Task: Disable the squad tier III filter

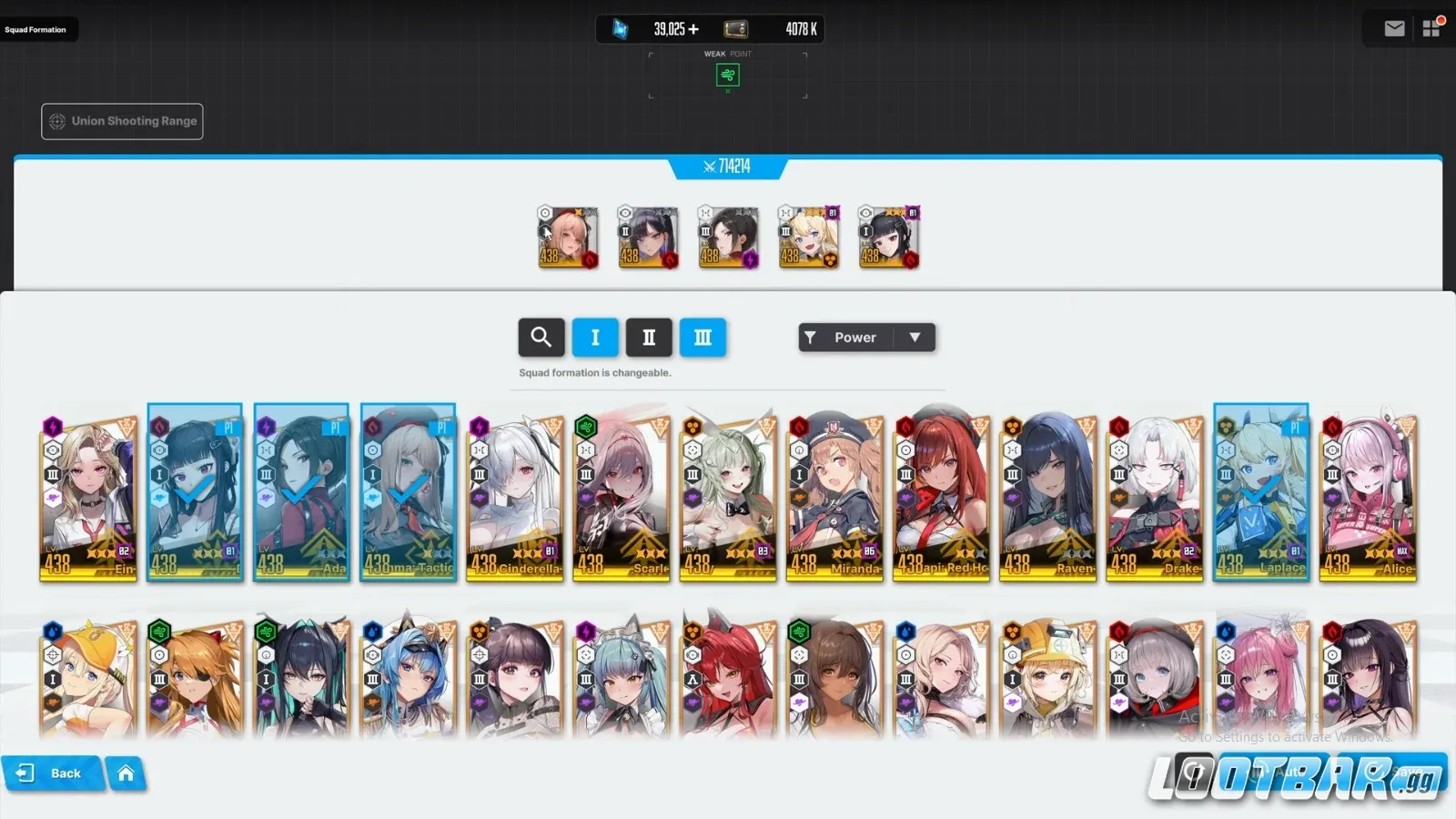Action: pos(703,338)
